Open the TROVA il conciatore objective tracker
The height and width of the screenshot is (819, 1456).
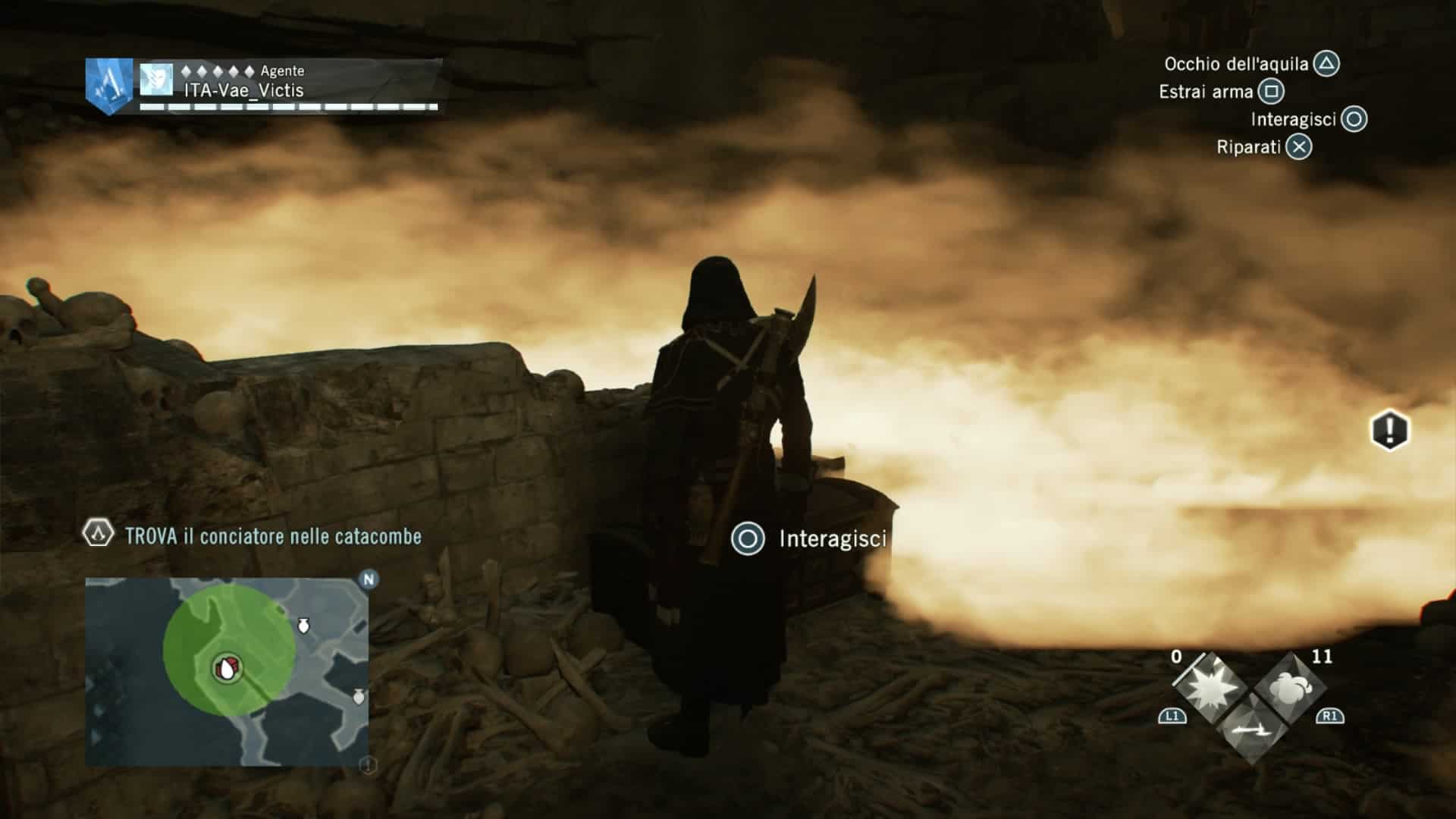pos(271,536)
